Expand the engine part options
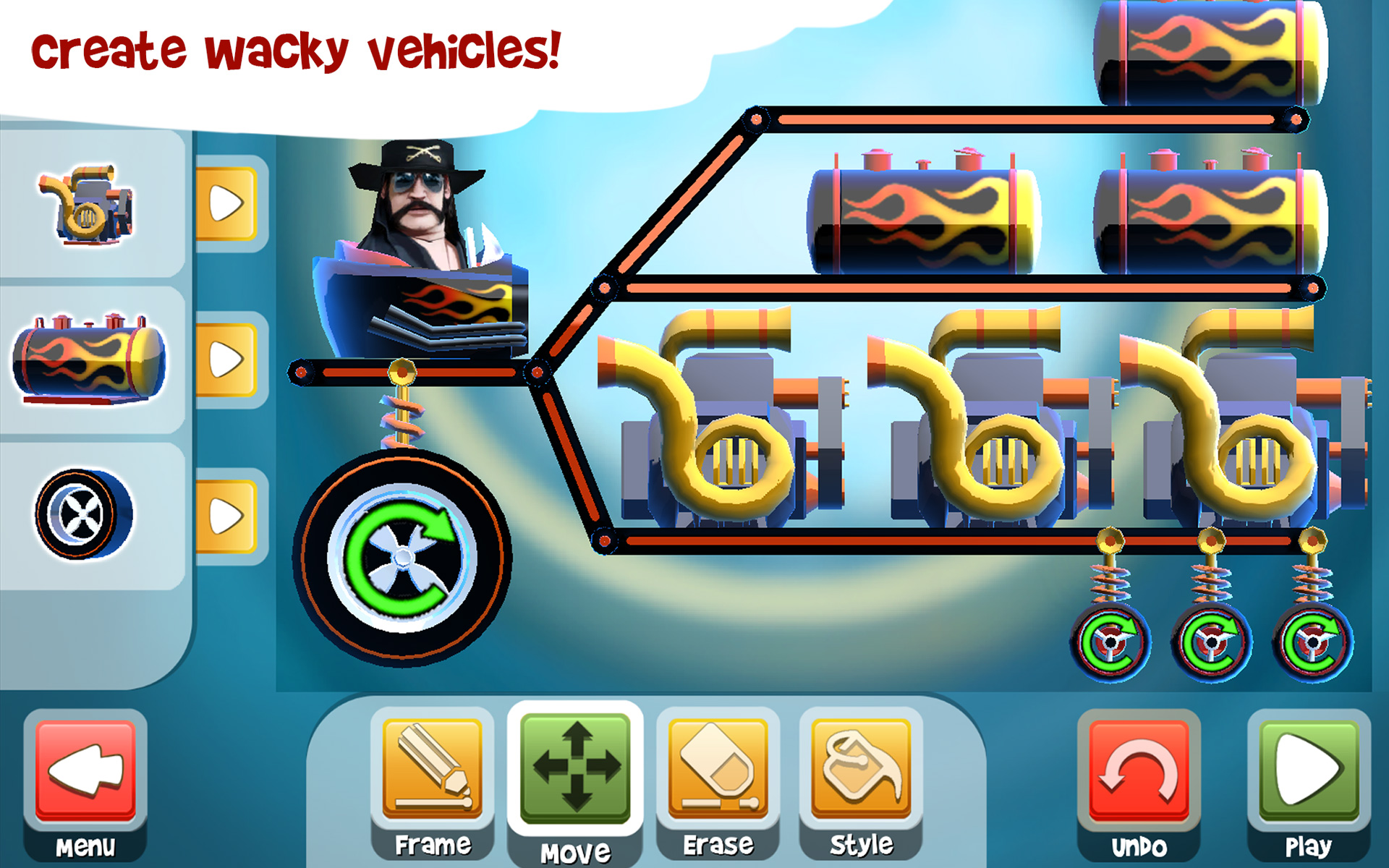Viewport: 1389px width, 868px height. click(x=226, y=205)
